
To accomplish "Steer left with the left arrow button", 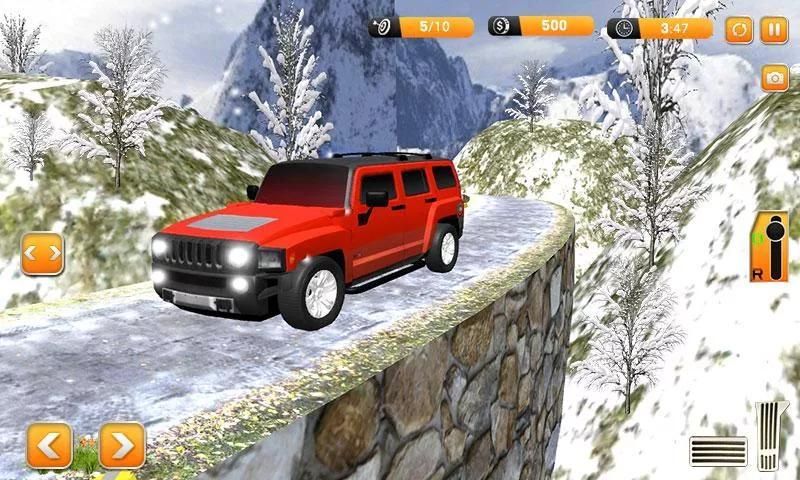I will pyautogui.click(x=49, y=445).
